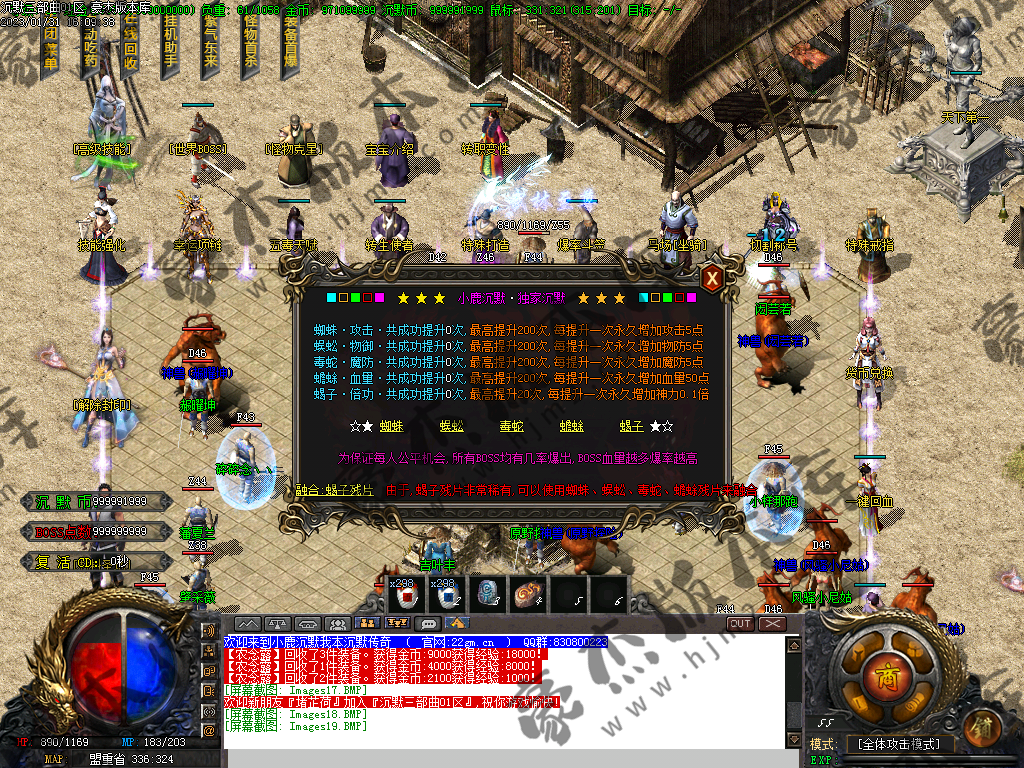Viewport: 1024px width, 768px height.
Task: Open the 在线回收 banner
Action: pos(130,45)
